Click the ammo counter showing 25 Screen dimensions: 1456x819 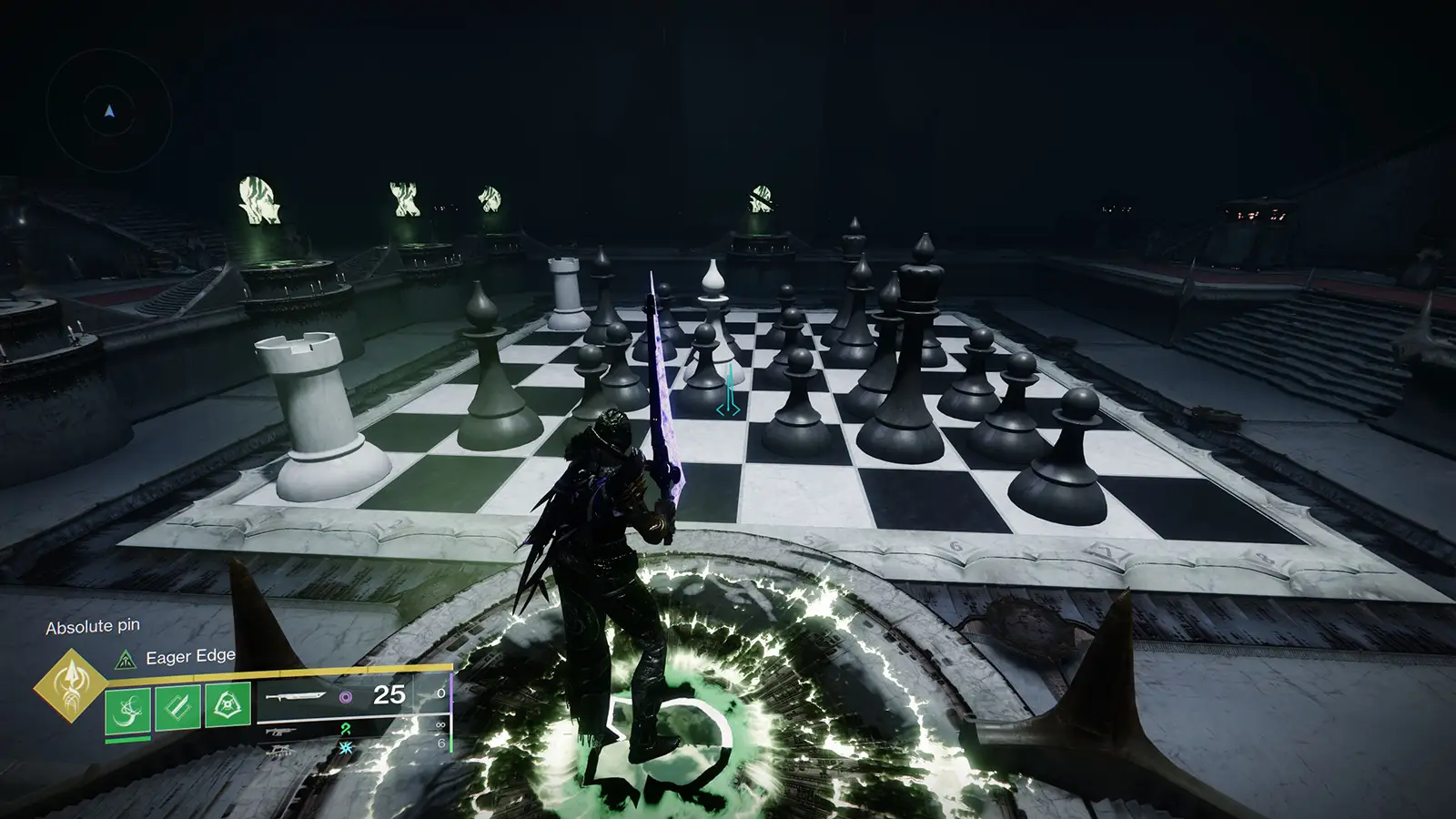tap(389, 693)
